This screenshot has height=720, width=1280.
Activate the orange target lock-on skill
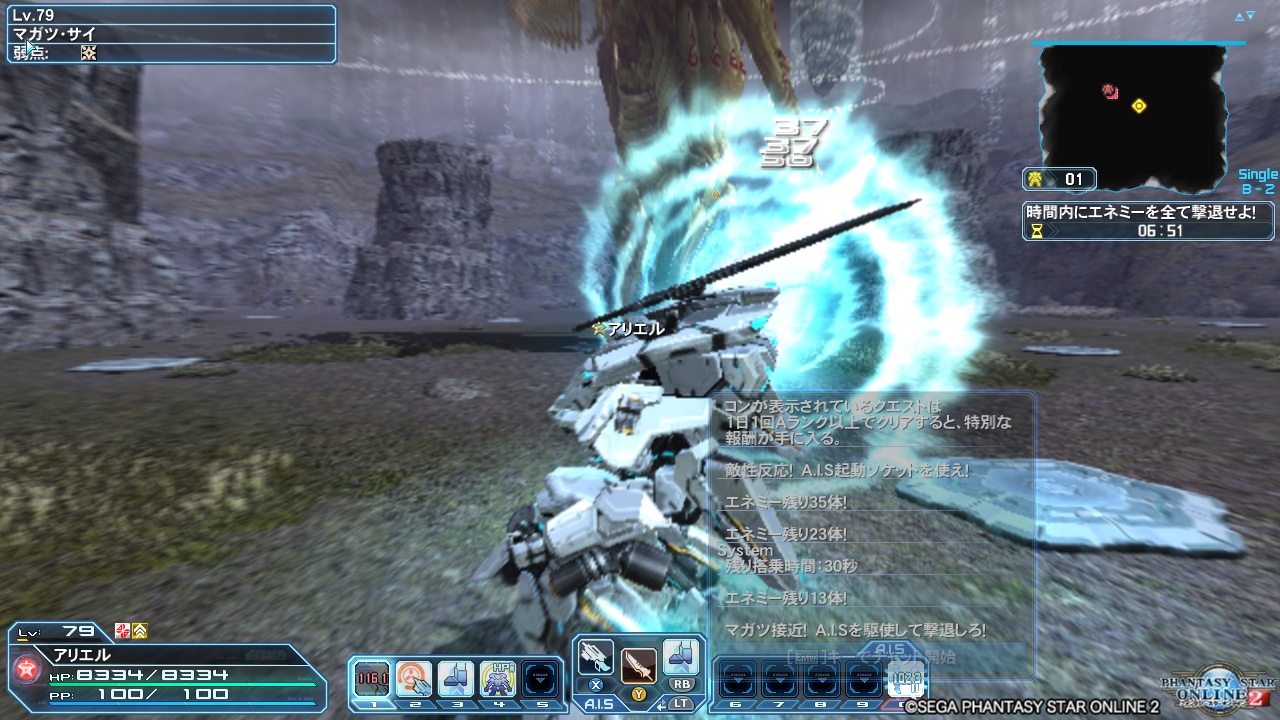pyautogui.click(x=413, y=679)
